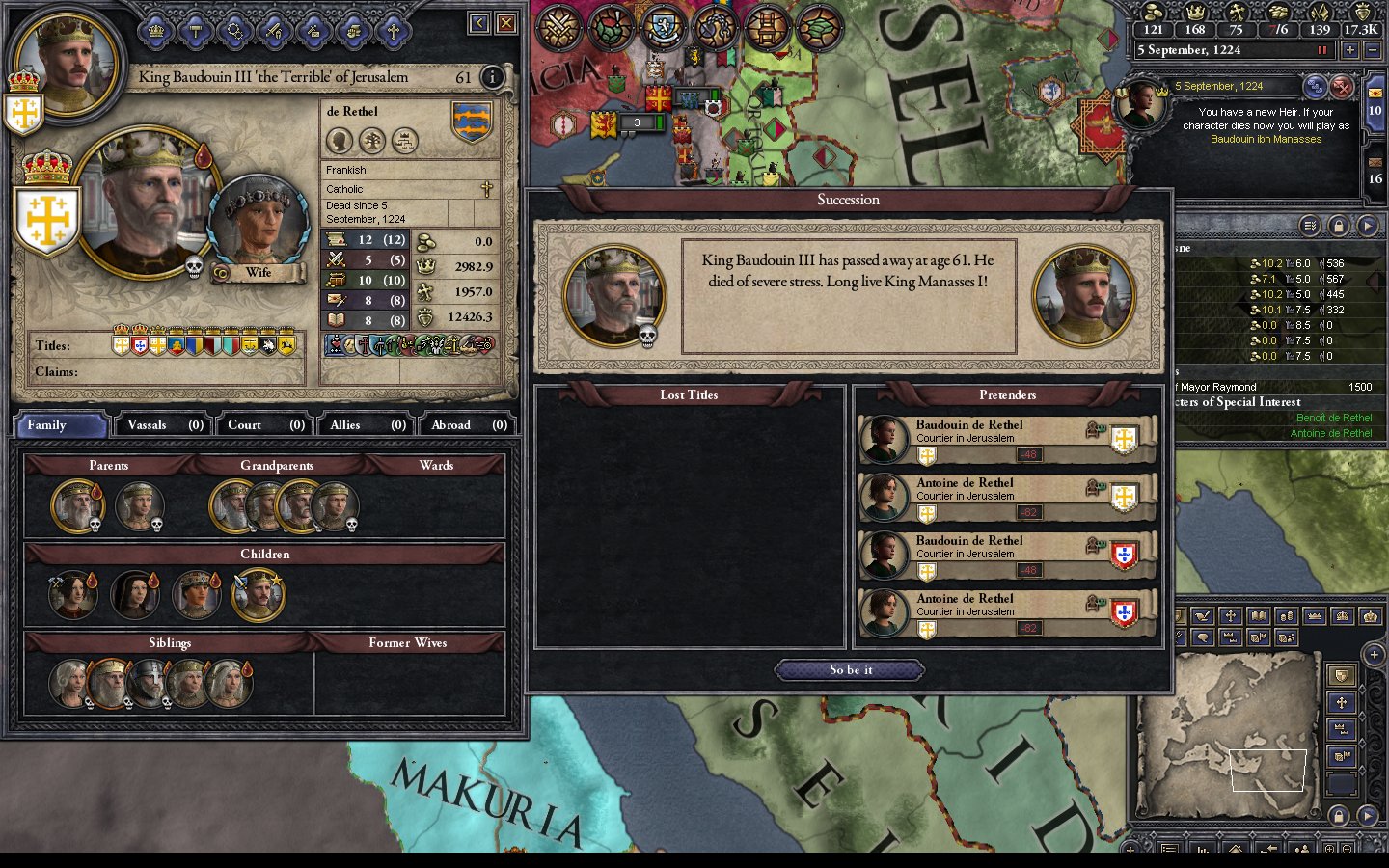Select the Abroad tab

click(x=467, y=425)
